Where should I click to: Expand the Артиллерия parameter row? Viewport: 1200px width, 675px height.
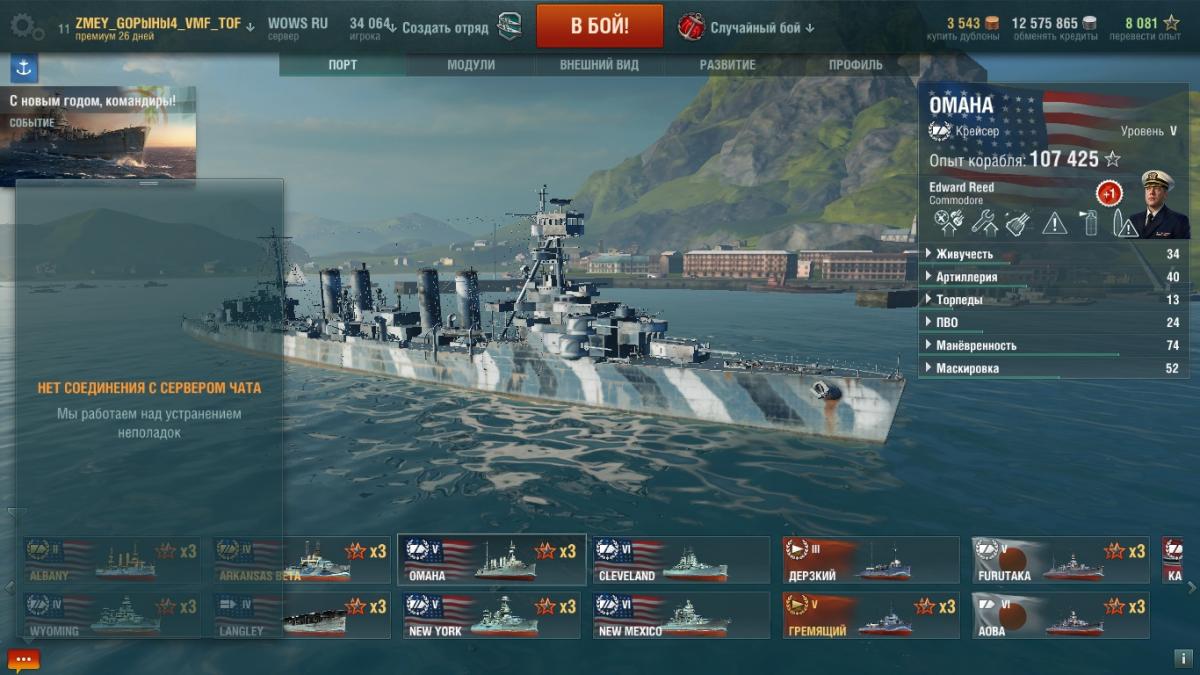[1053, 277]
